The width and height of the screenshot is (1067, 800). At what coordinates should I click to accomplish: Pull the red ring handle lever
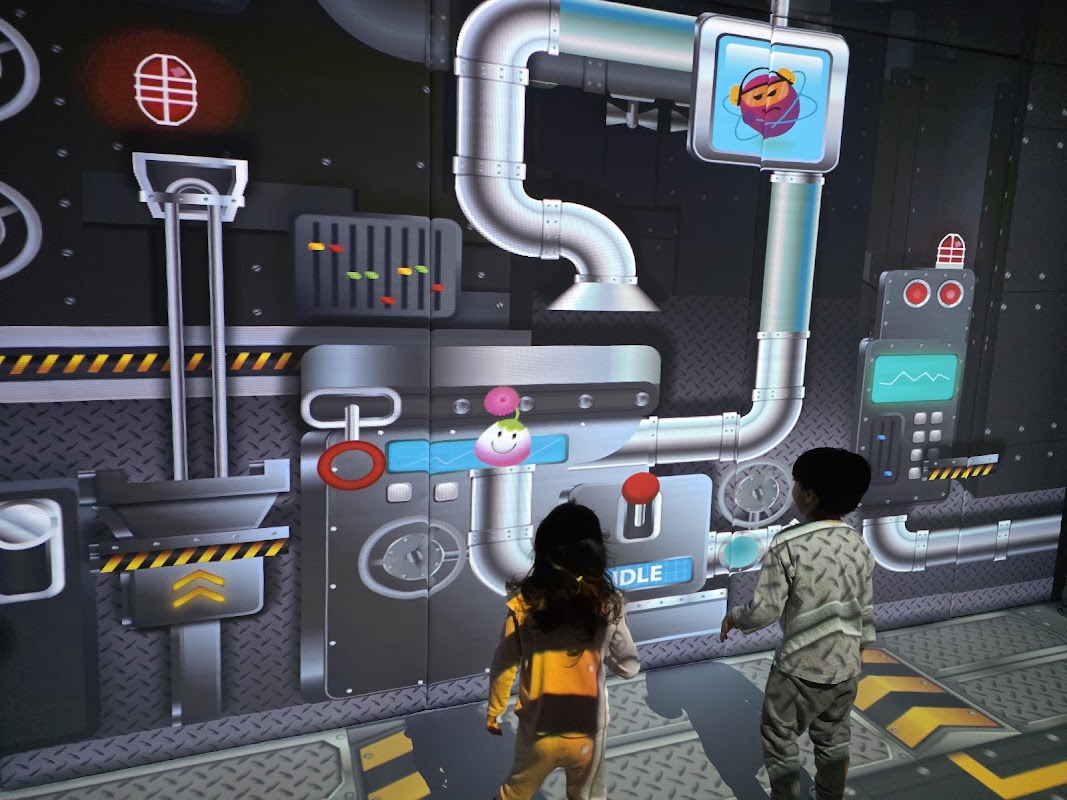coord(351,464)
